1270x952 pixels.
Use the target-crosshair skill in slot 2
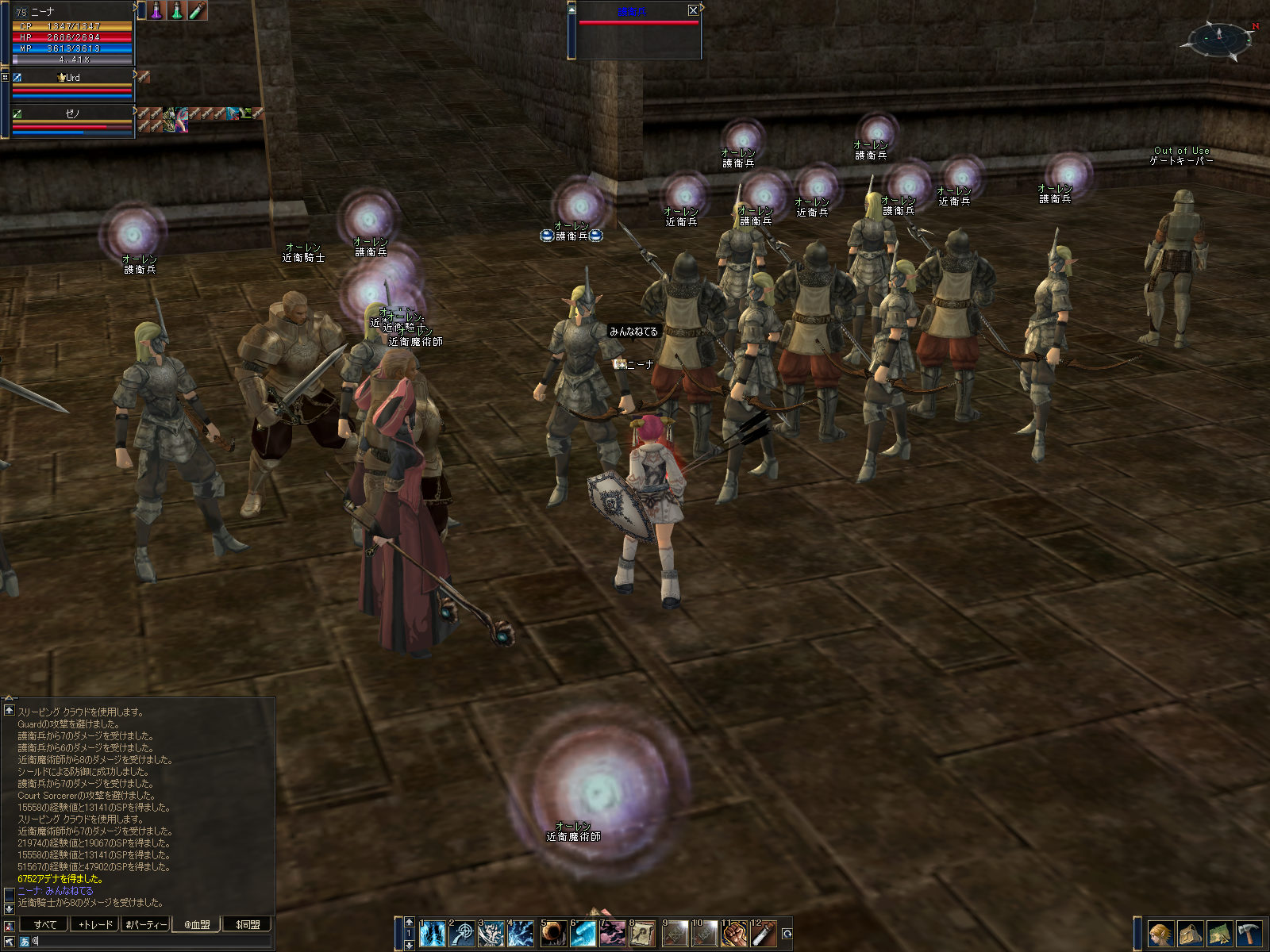pyautogui.click(x=461, y=934)
